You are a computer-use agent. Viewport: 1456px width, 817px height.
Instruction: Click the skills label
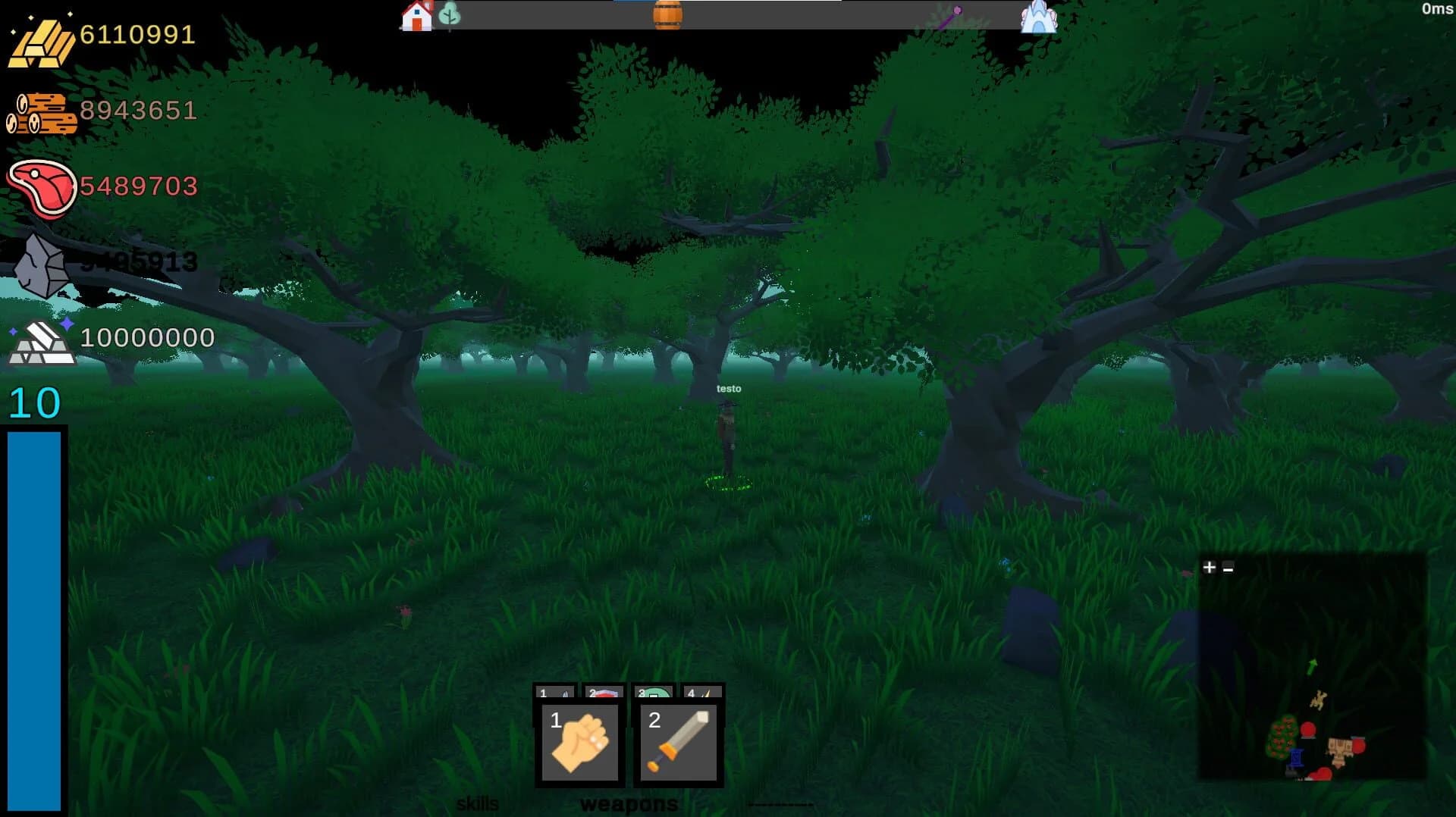tap(478, 802)
